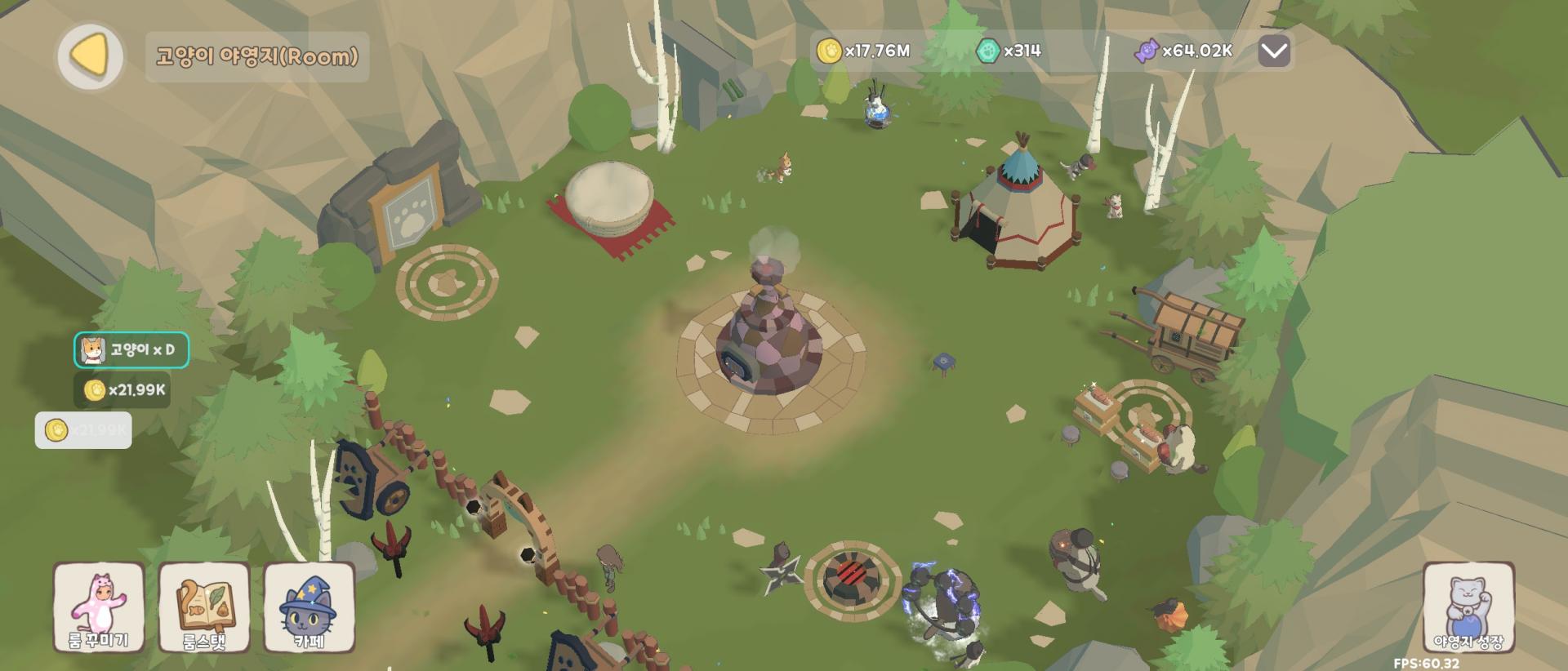This screenshot has width=1568, height=671.
Task: Open the 룸스탯 room stats book
Action: coord(204,607)
